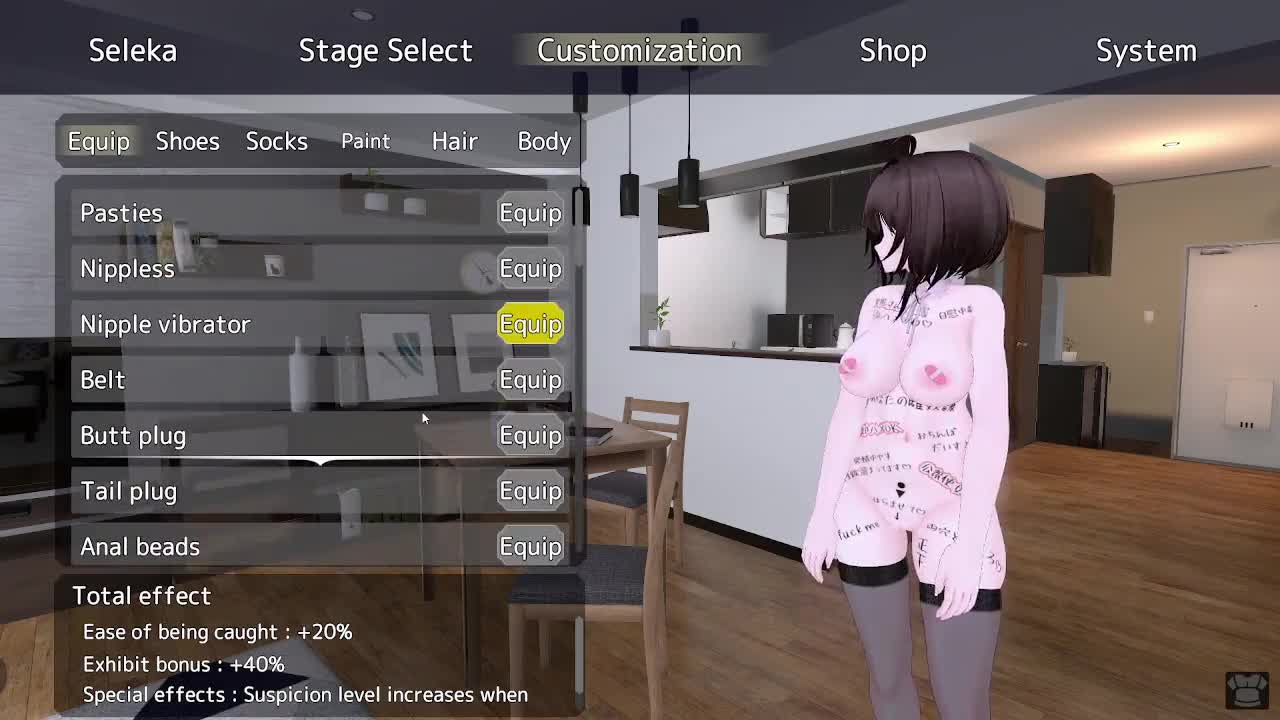Click Equip next to Tail plug

(x=530, y=491)
